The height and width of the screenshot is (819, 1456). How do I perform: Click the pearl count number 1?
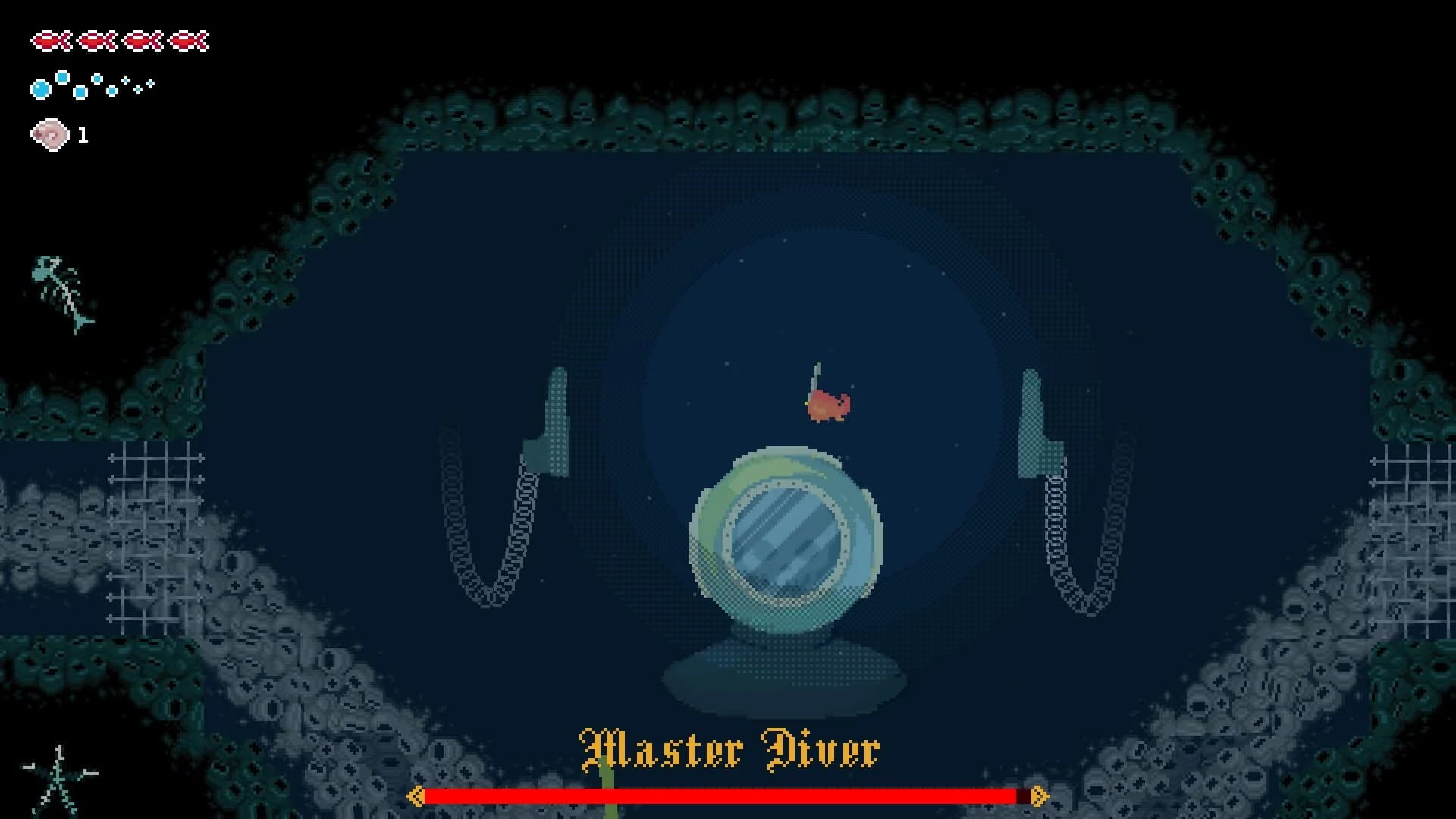pos(83,136)
